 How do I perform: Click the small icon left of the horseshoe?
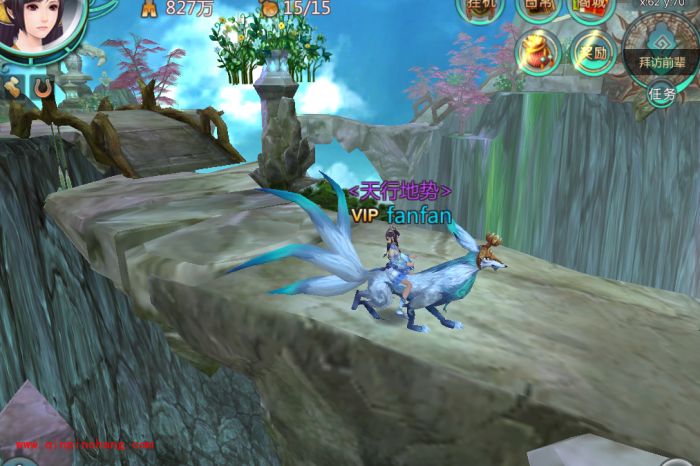(14, 88)
